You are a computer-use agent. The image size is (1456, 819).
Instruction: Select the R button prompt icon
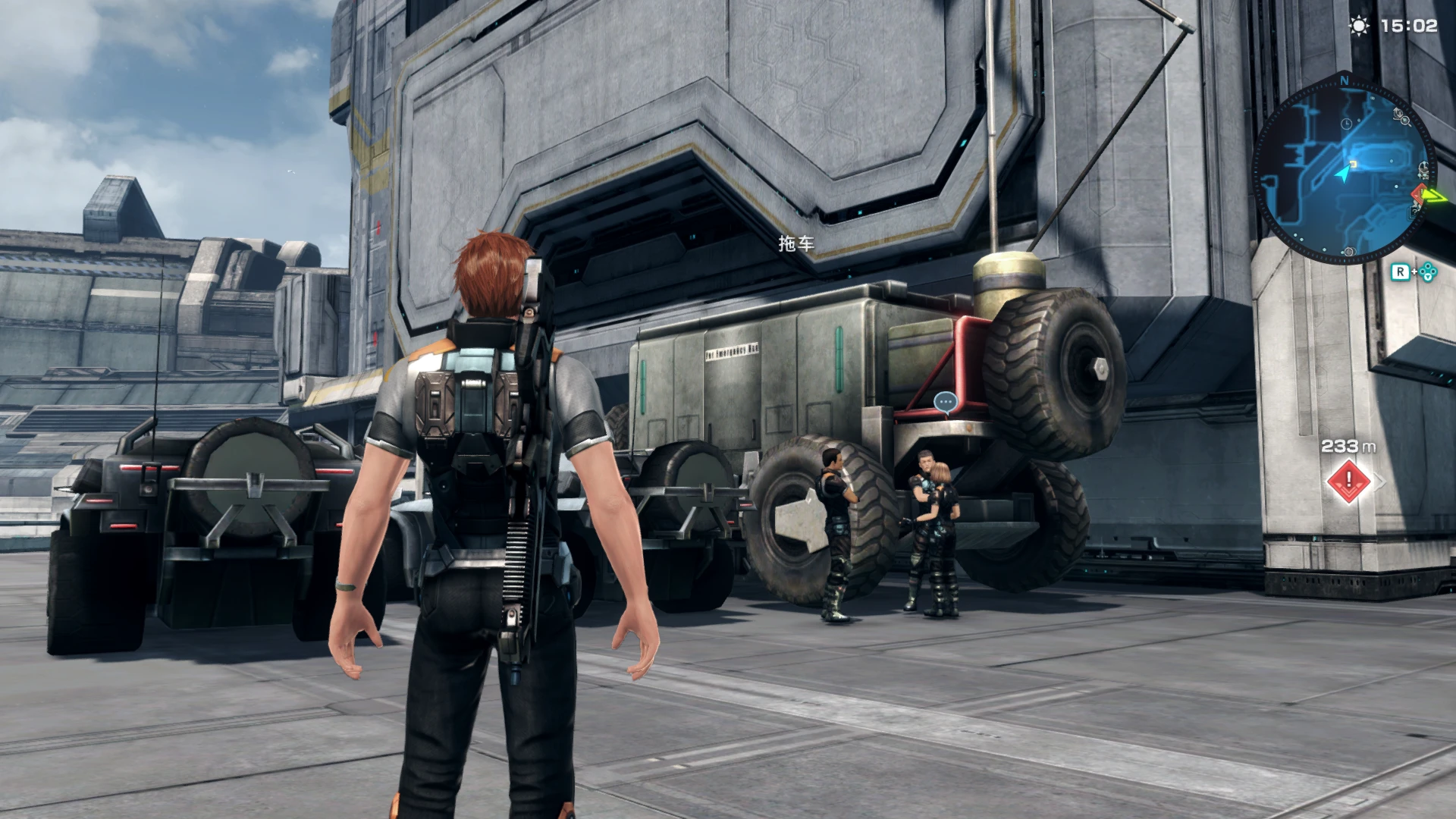1401,271
